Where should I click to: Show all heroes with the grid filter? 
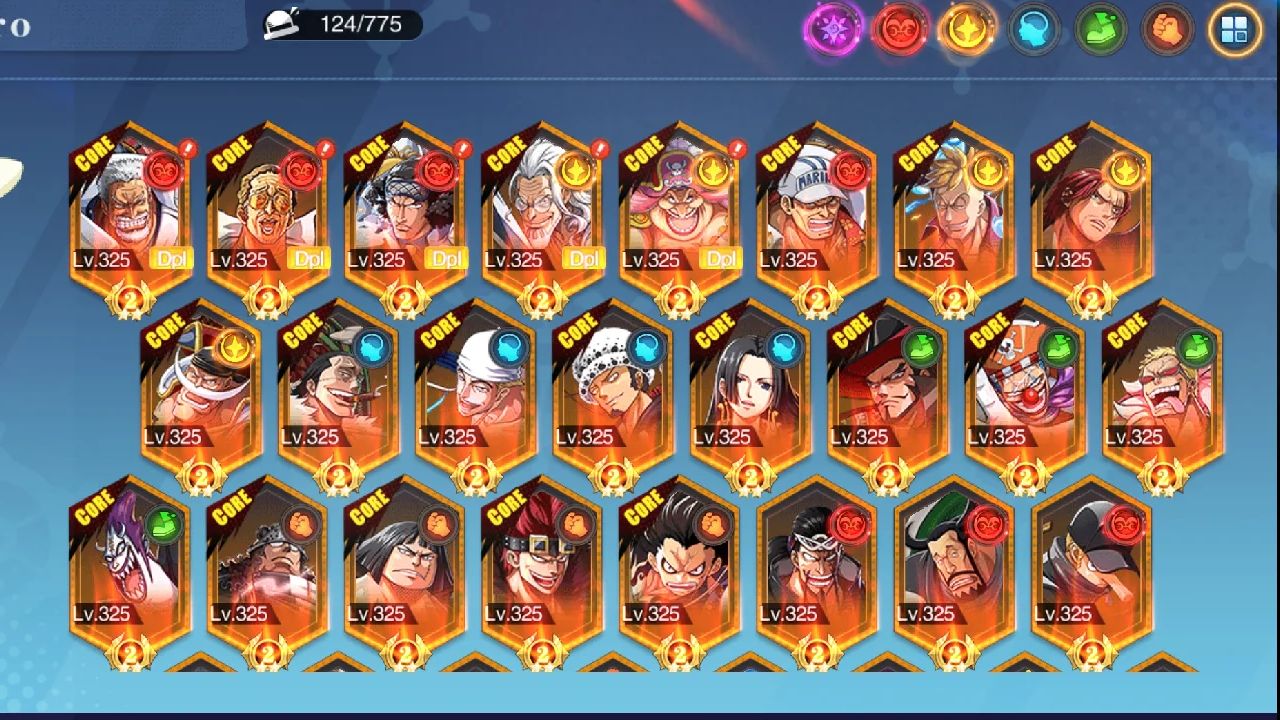point(1235,30)
